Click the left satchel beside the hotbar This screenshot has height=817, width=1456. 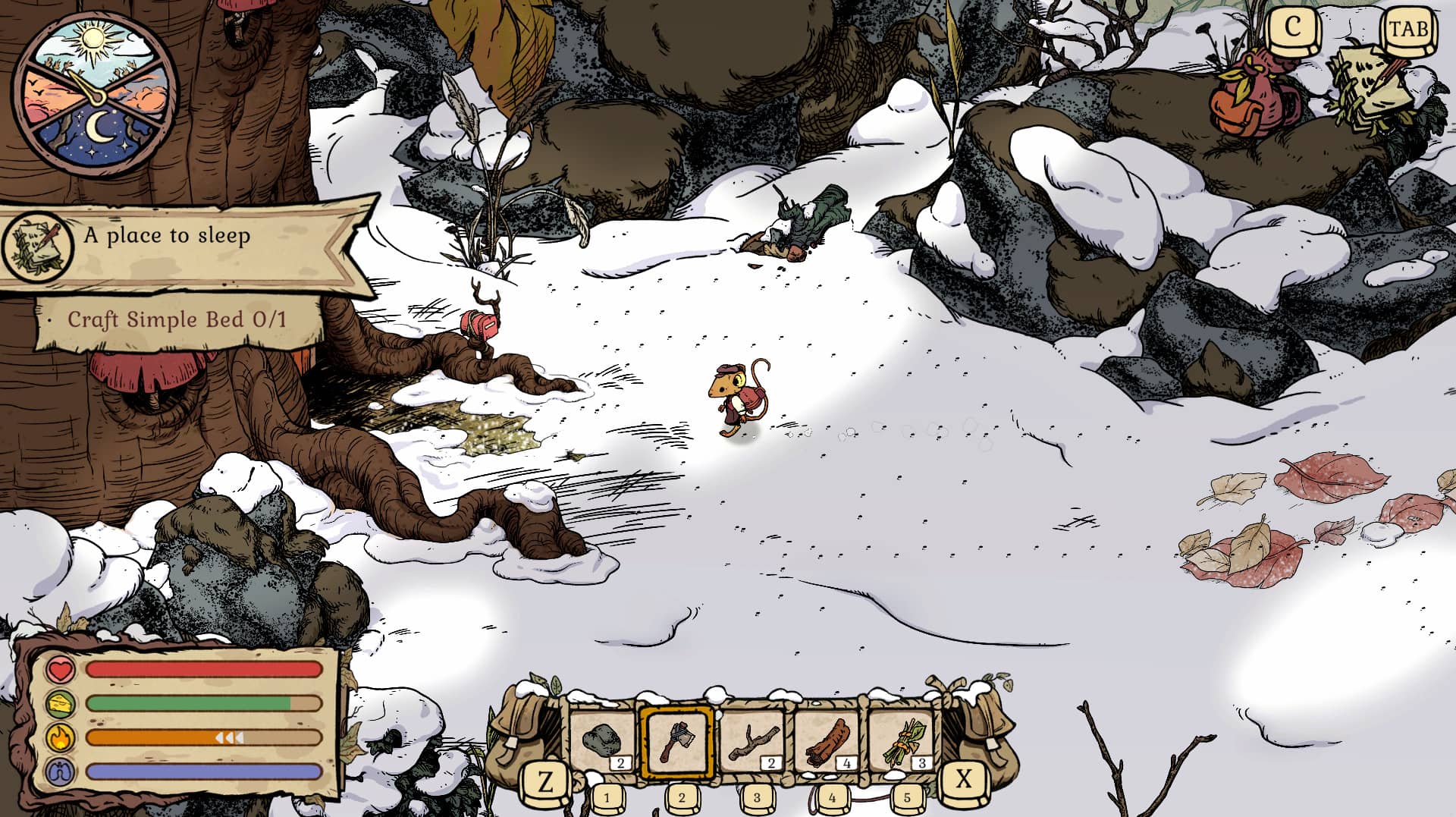pyautogui.click(x=523, y=728)
